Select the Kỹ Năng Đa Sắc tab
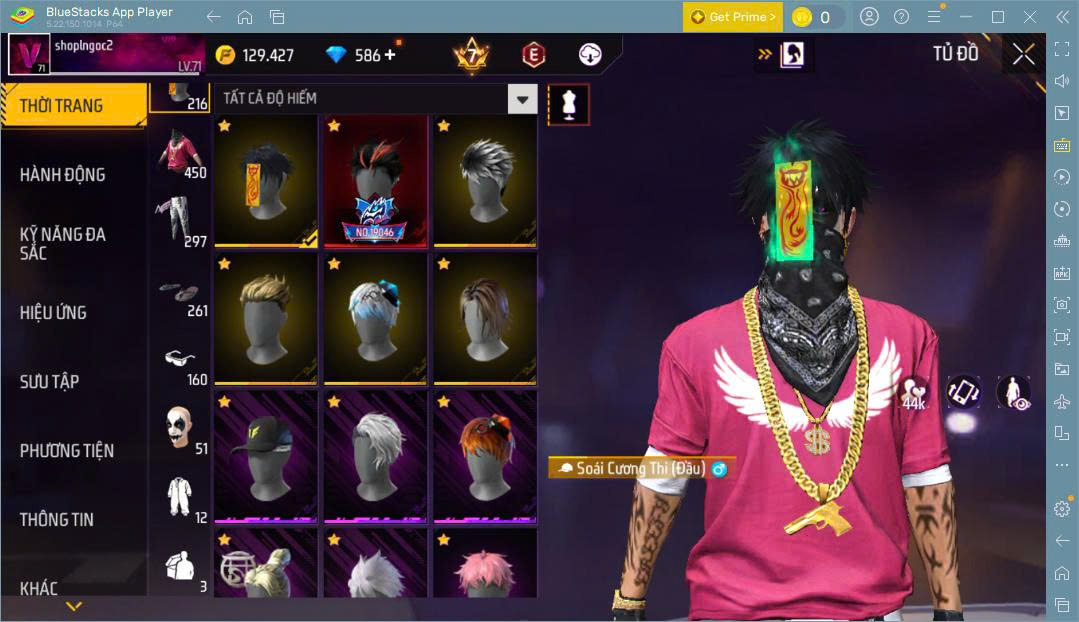1079x622 pixels. pyautogui.click(x=62, y=243)
